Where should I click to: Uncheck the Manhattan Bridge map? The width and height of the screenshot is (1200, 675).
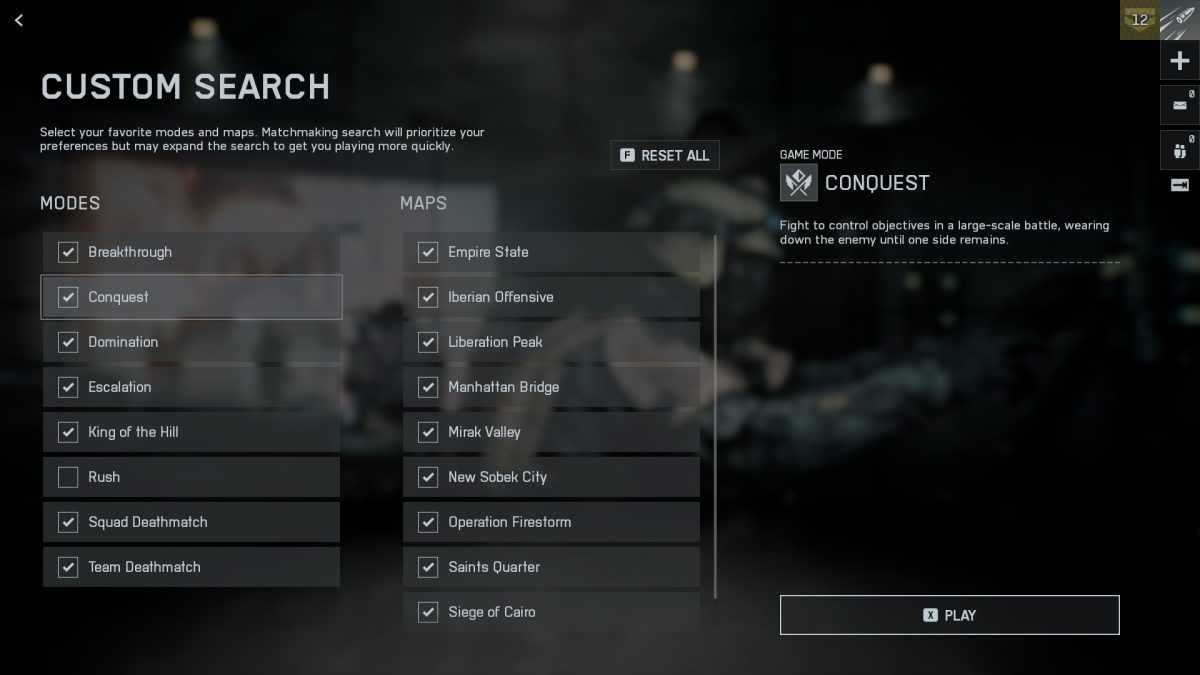point(428,387)
